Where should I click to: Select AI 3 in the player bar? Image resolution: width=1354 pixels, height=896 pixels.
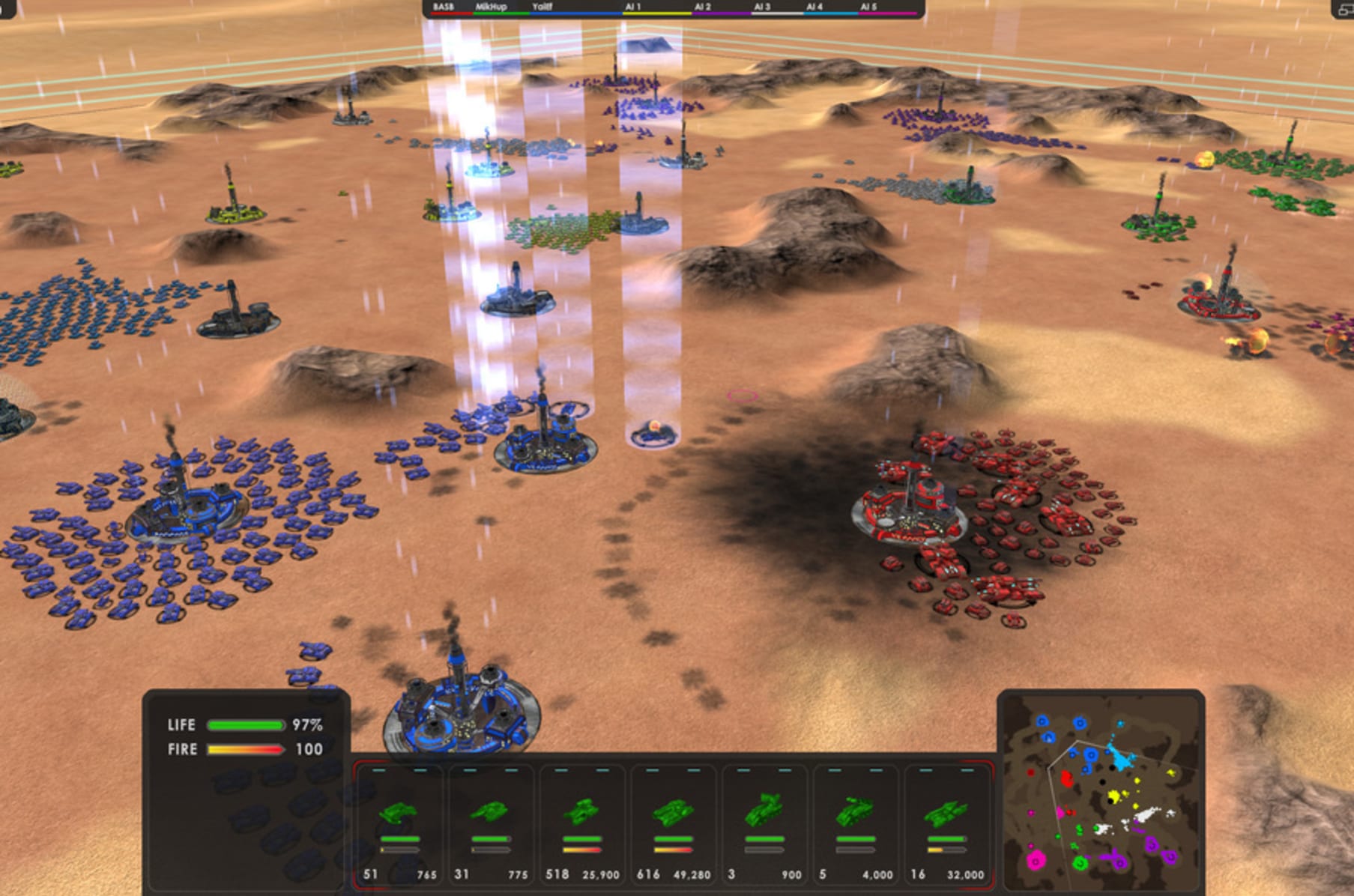[762, 7]
